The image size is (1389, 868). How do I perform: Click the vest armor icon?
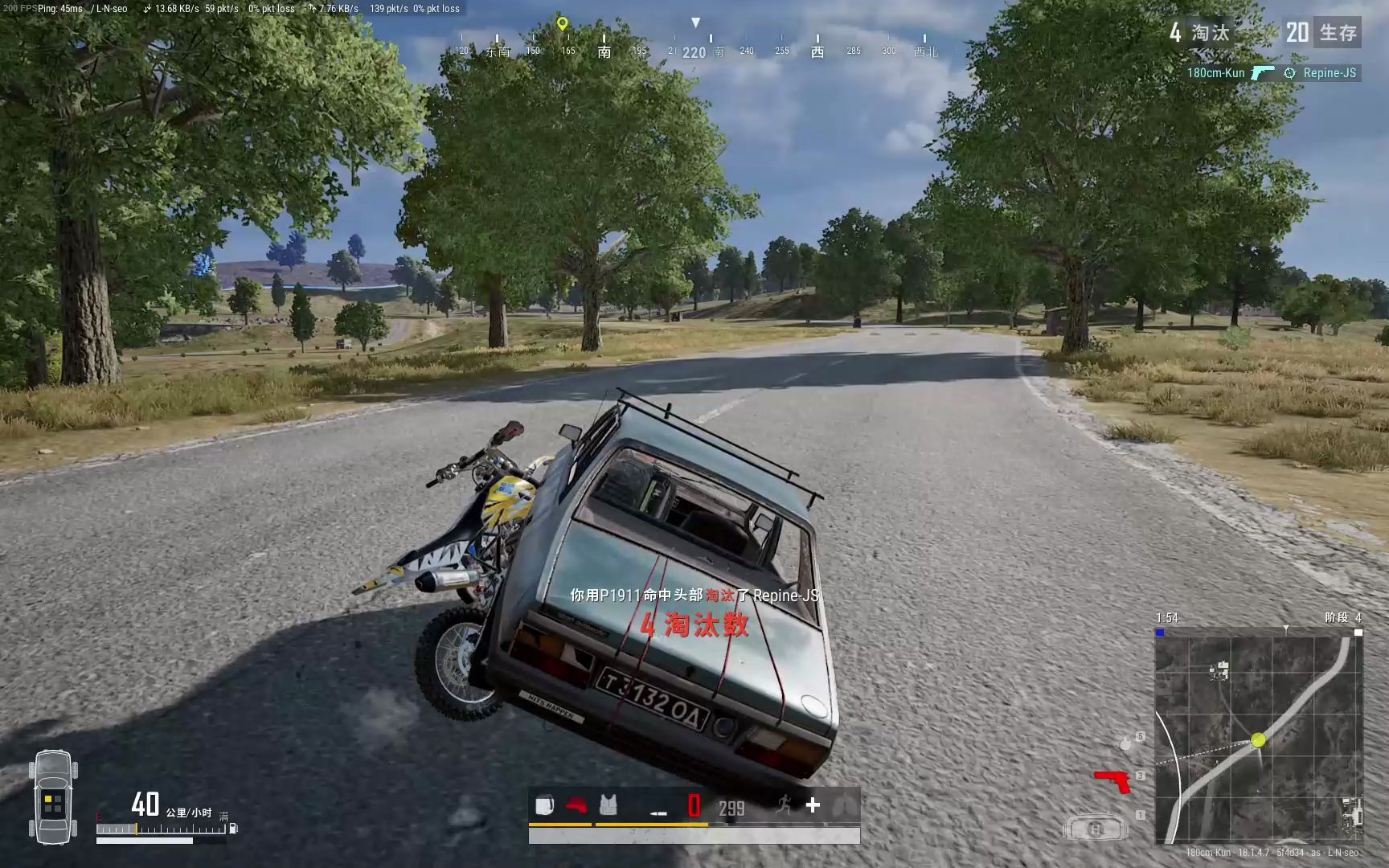(x=608, y=805)
